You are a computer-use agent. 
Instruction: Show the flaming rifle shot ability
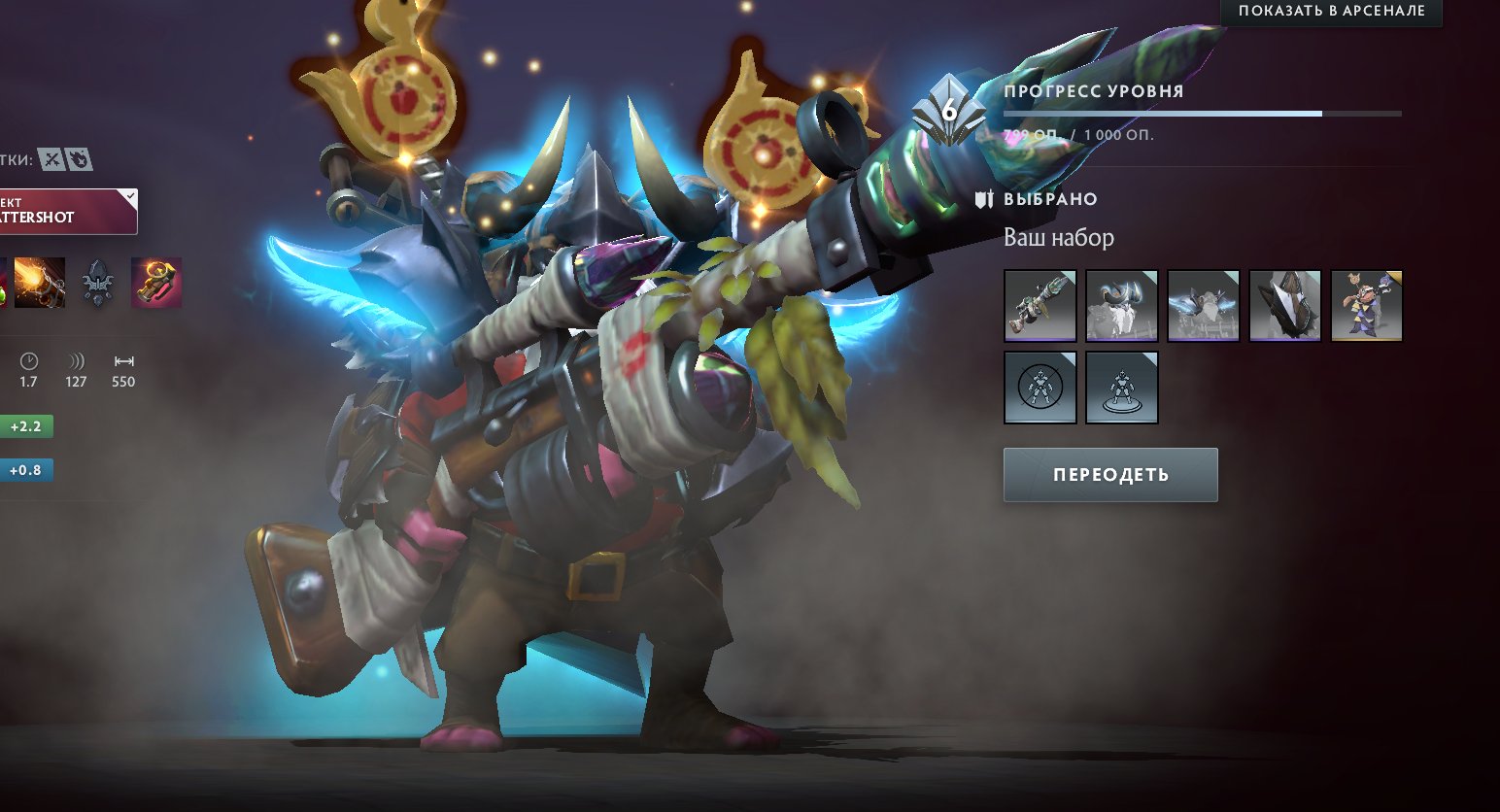point(40,283)
